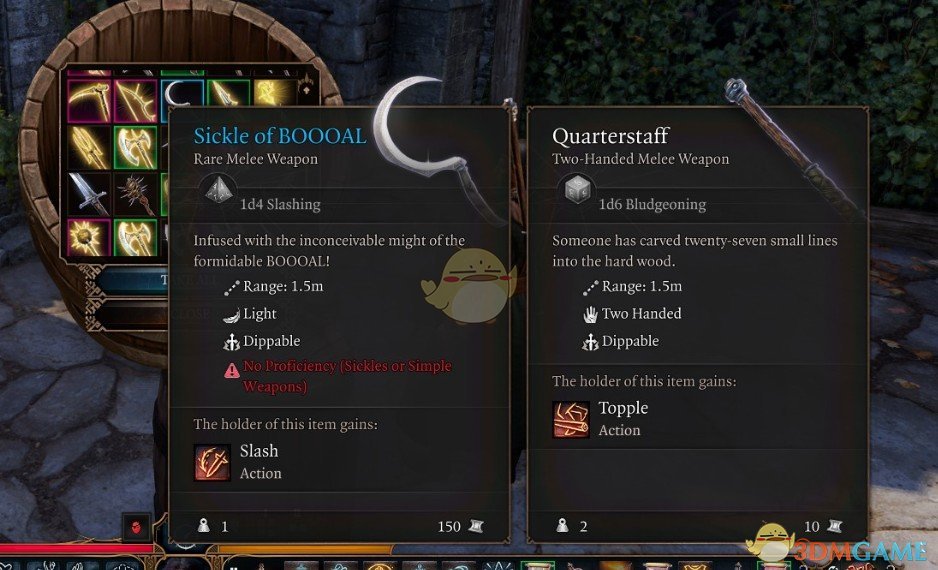The width and height of the screenshot is (938, 570).
Task: Select the steel longsword slot
Action: point(88,193)
